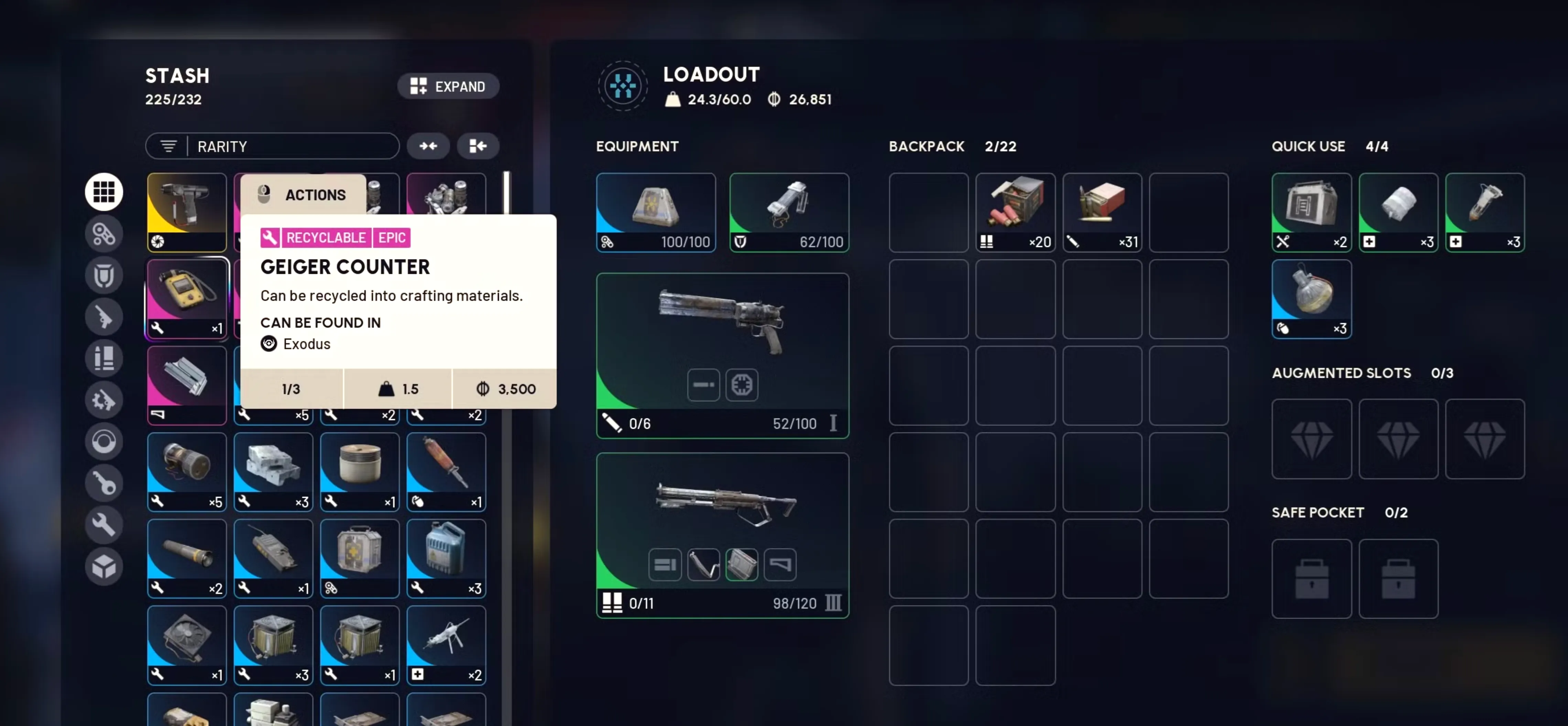
Task: Filter stash by the ammunition category
Action: (104, 358)
